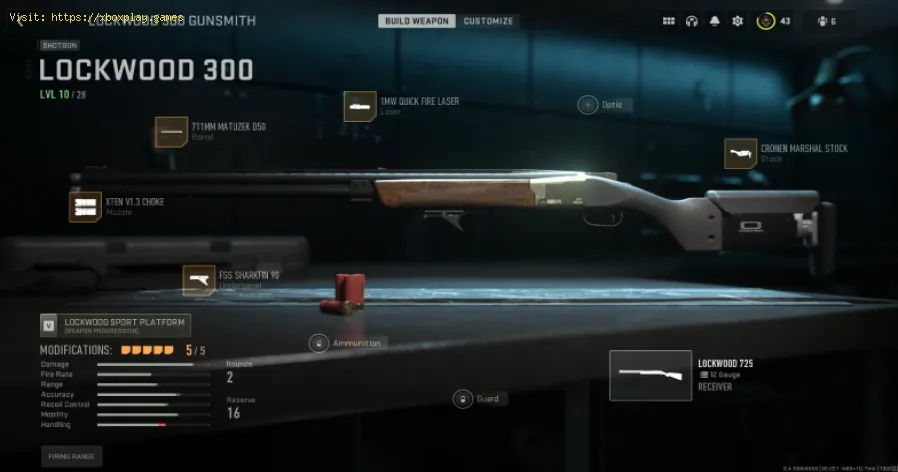Screen dimensions: 898x472
Task: Select the Lockwood 725 receiver tile
Action: [x=650, y=375]
